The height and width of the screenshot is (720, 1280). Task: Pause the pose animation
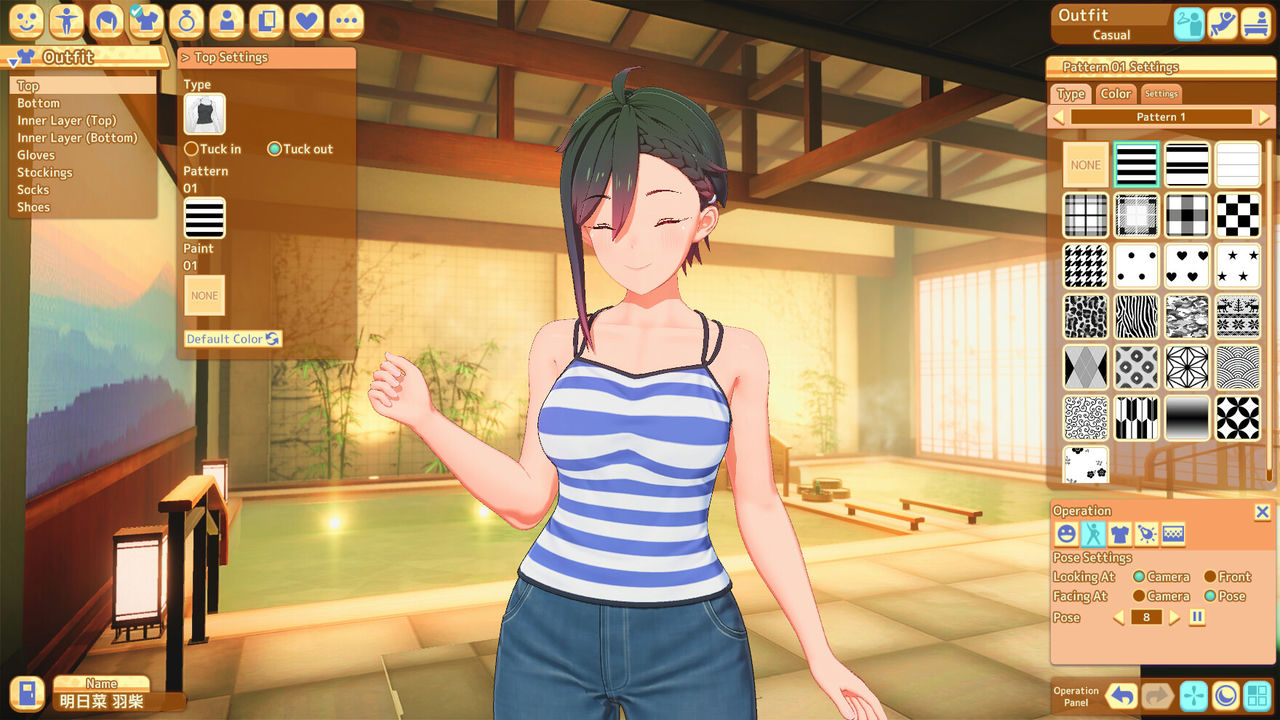tap(1196, 617)
